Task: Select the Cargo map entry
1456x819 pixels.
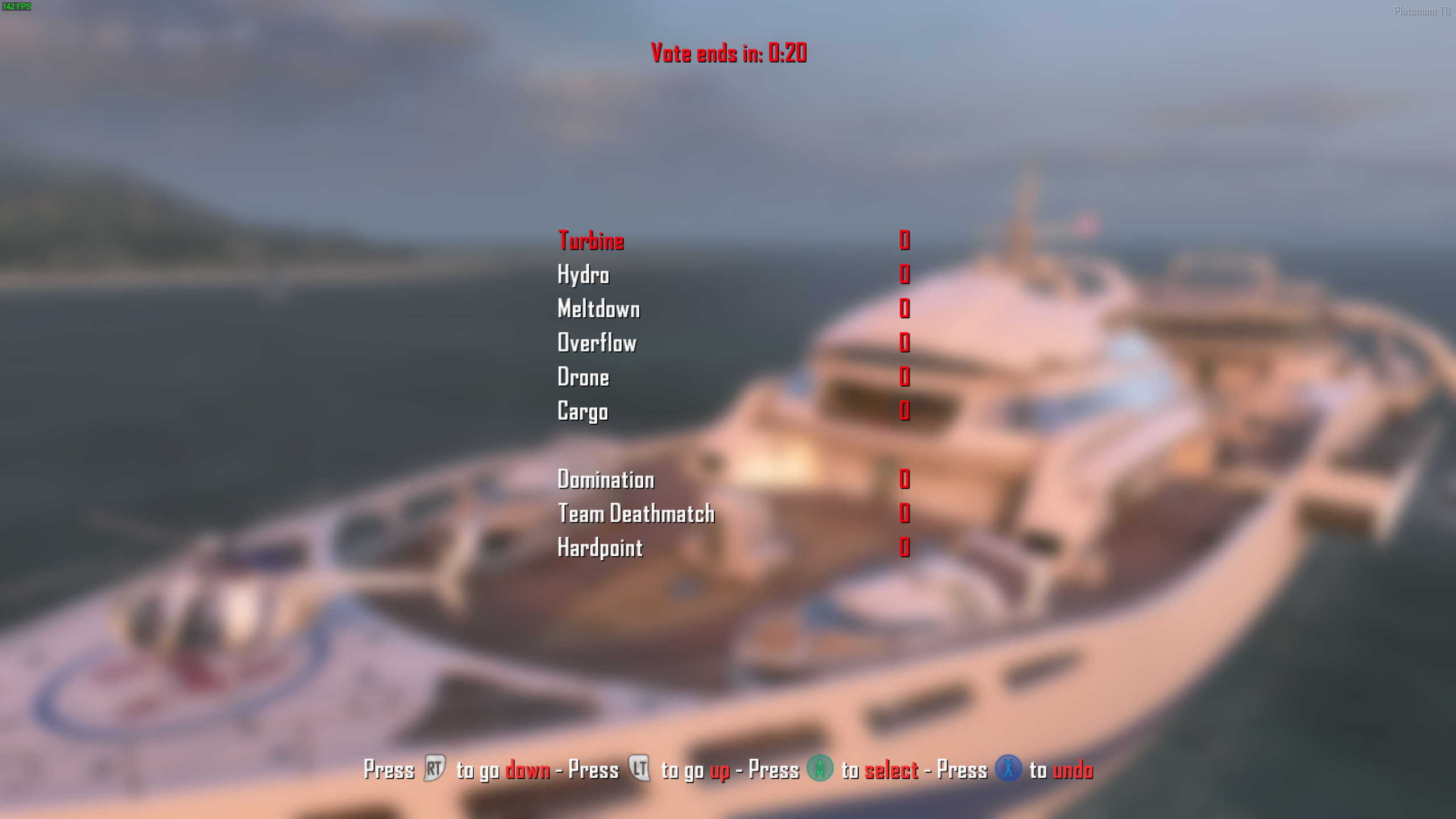Action: coord(582,412)
